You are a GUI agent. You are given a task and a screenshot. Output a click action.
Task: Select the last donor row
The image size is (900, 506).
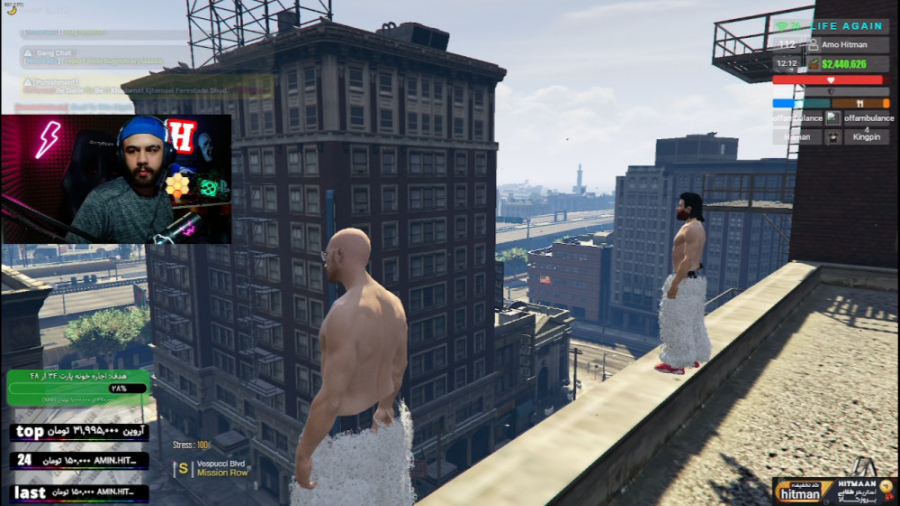pyautogui.click(x=80, y=493)
